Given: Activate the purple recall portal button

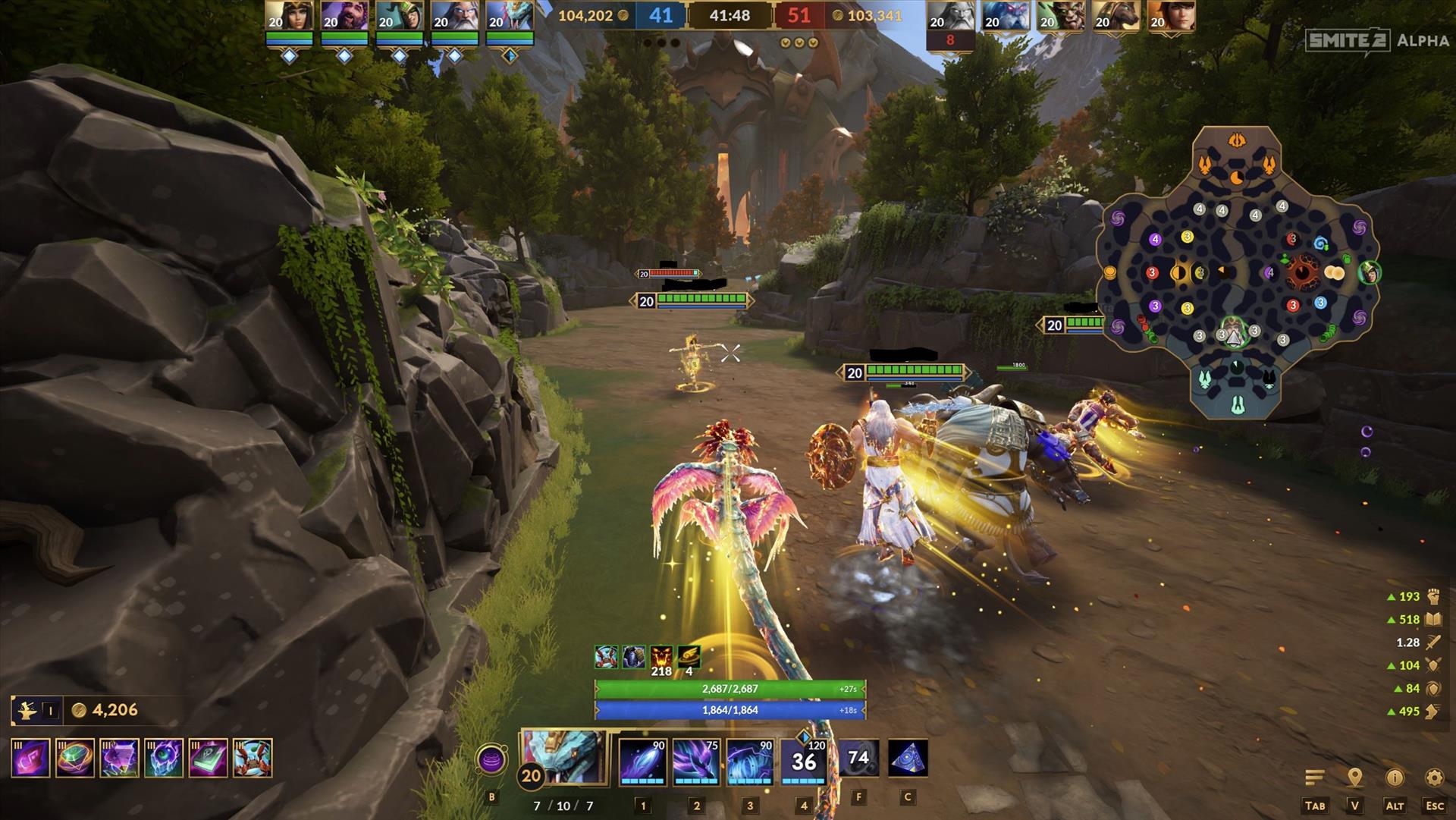Looking at the screenshot, I should (x=491, y=759).
